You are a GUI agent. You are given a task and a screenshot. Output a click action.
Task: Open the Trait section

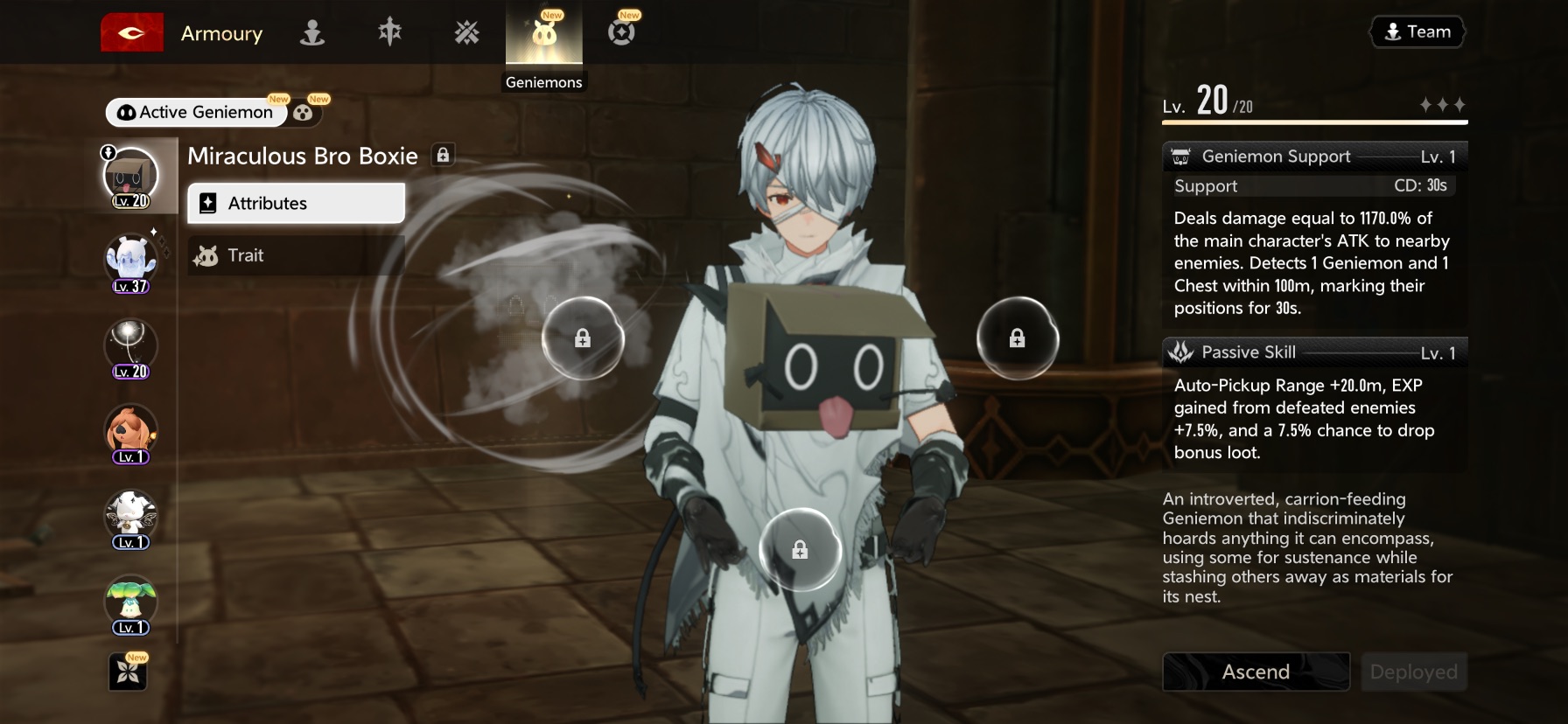click(296, 255)
